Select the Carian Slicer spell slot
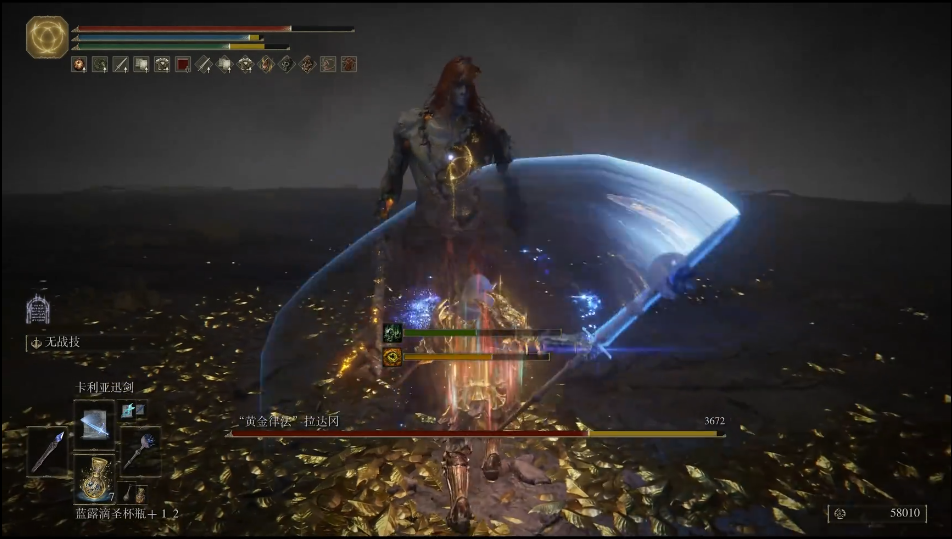 [96, 421]
